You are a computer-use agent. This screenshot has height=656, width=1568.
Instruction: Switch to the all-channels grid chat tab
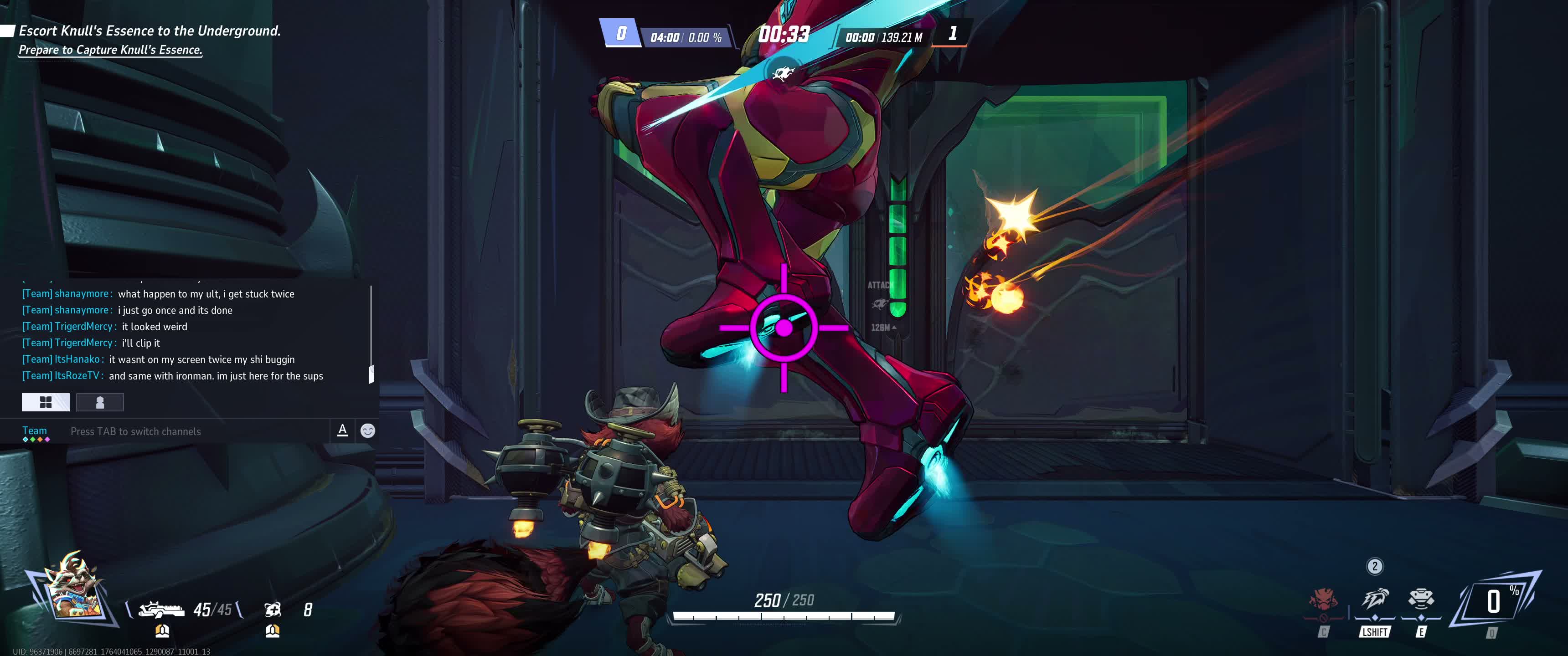pos(46,402)
